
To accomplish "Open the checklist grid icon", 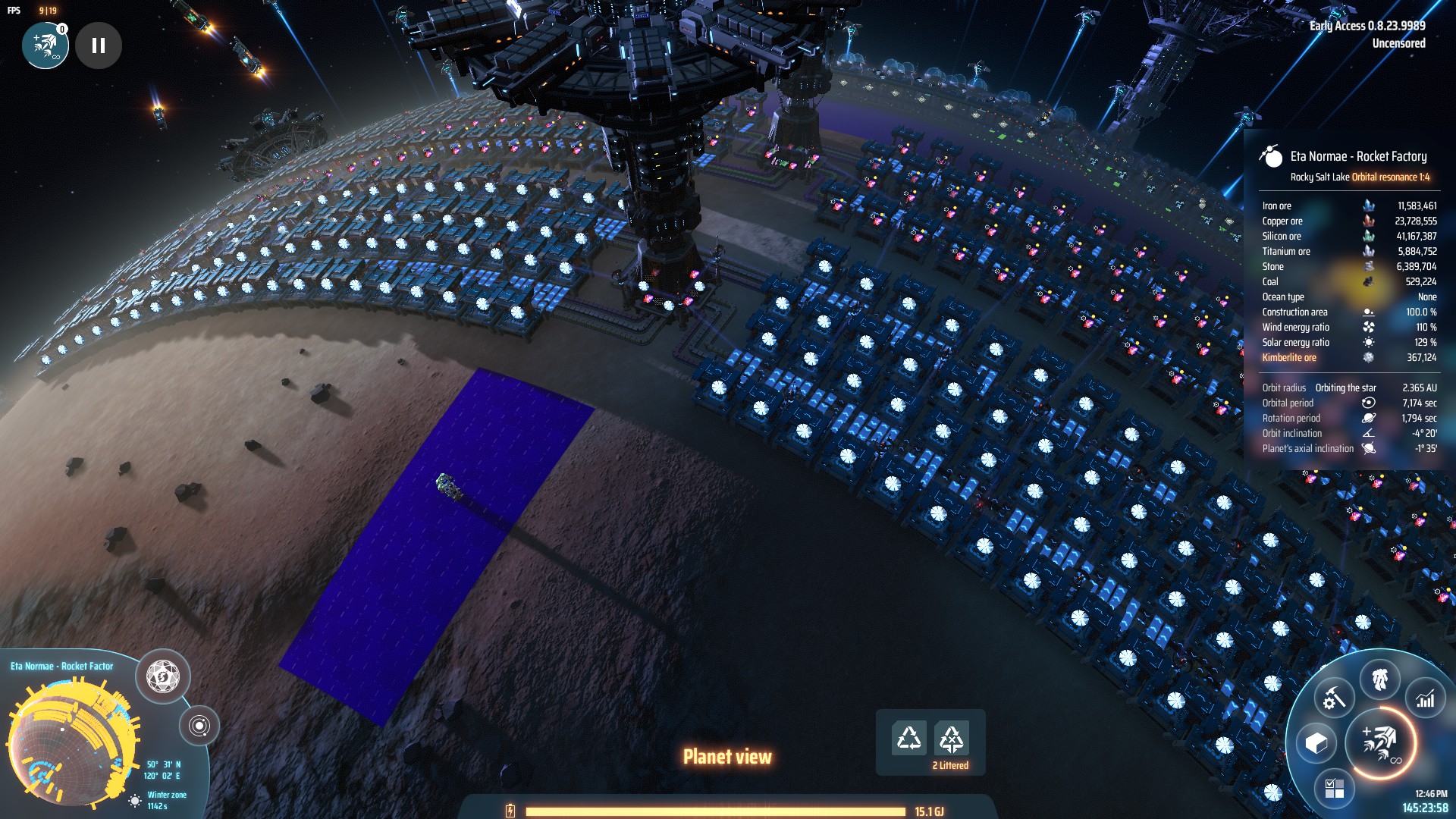I will tap(1334, 788).
